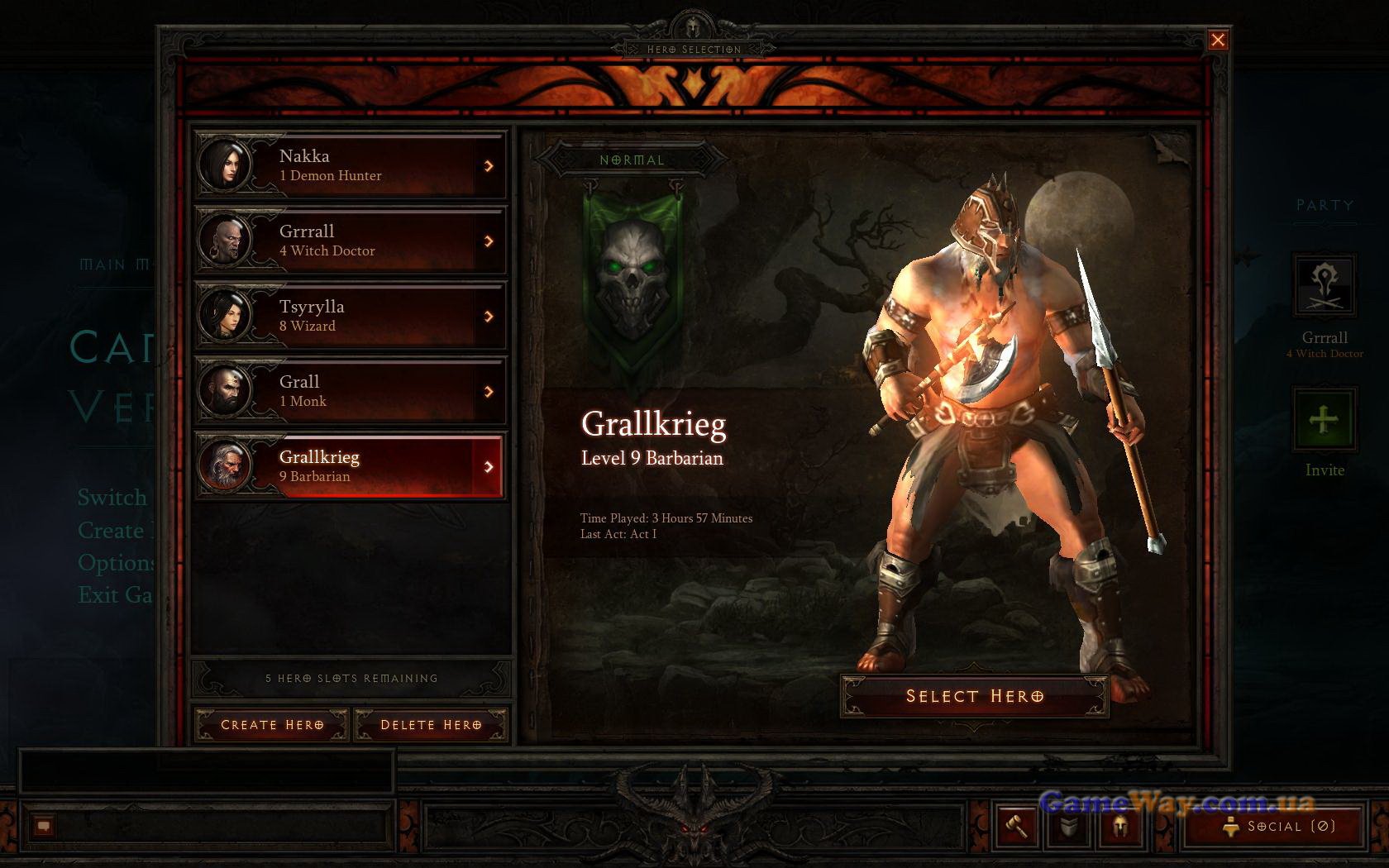Select Nakka the Demon Hunter hero
The height and width of the screenshot is (868, 1389).
[351, 165]
